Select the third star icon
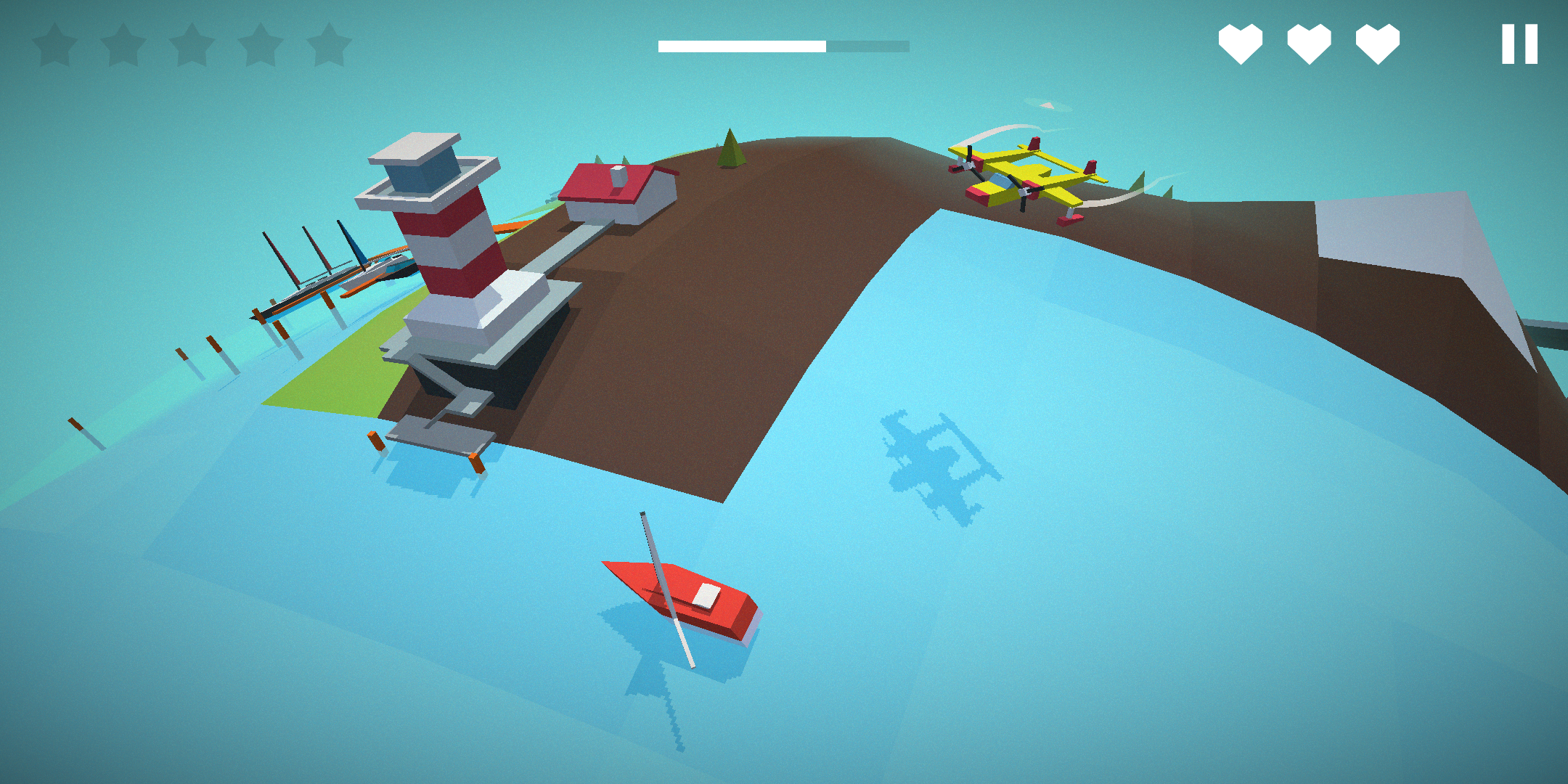Image resolution: width=1568 pixels, height=784 pixels. click(x=193, y=44)
